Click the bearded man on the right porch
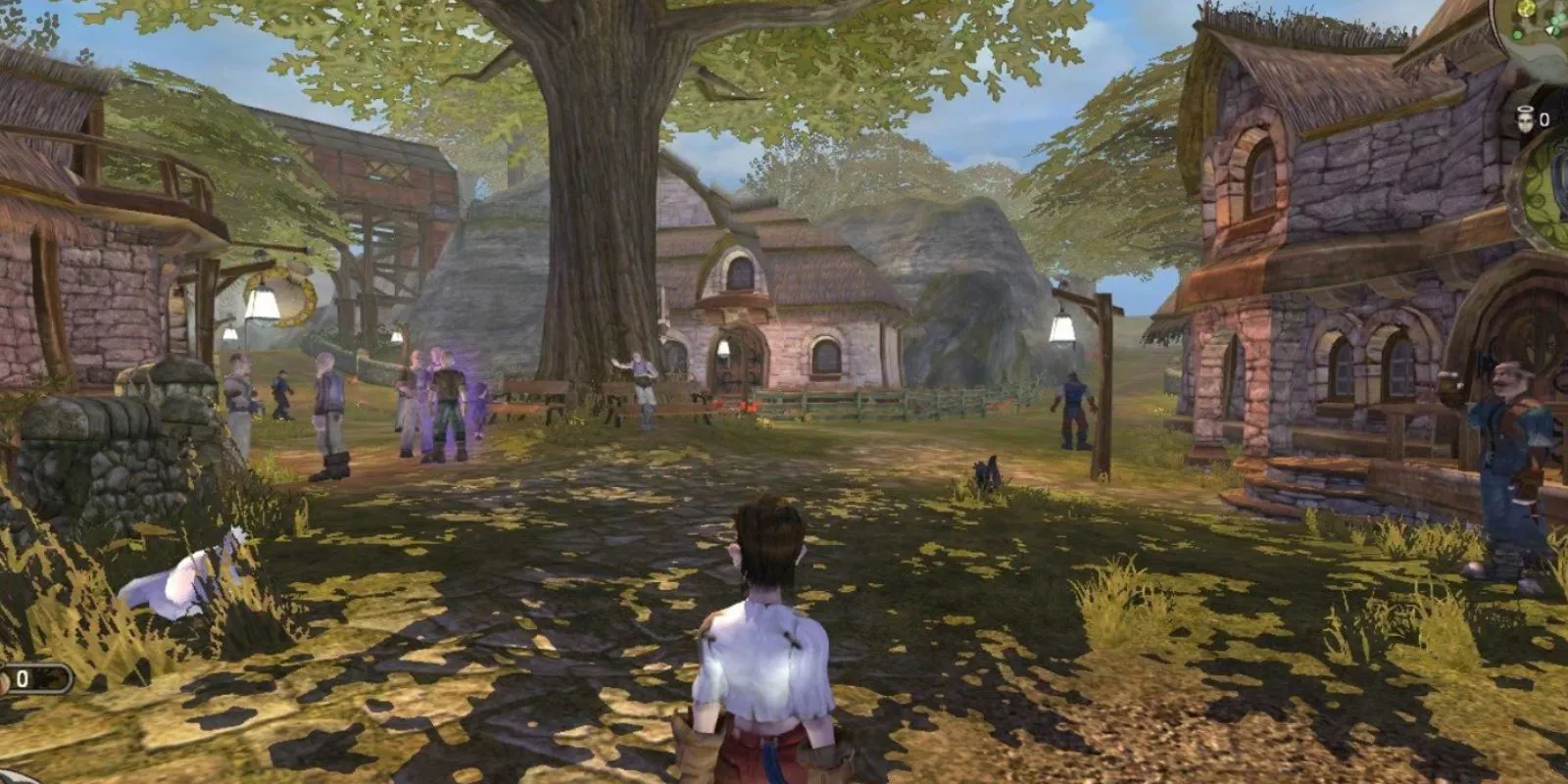This screenshot has height=784, width=1568. click(1509, 421)
